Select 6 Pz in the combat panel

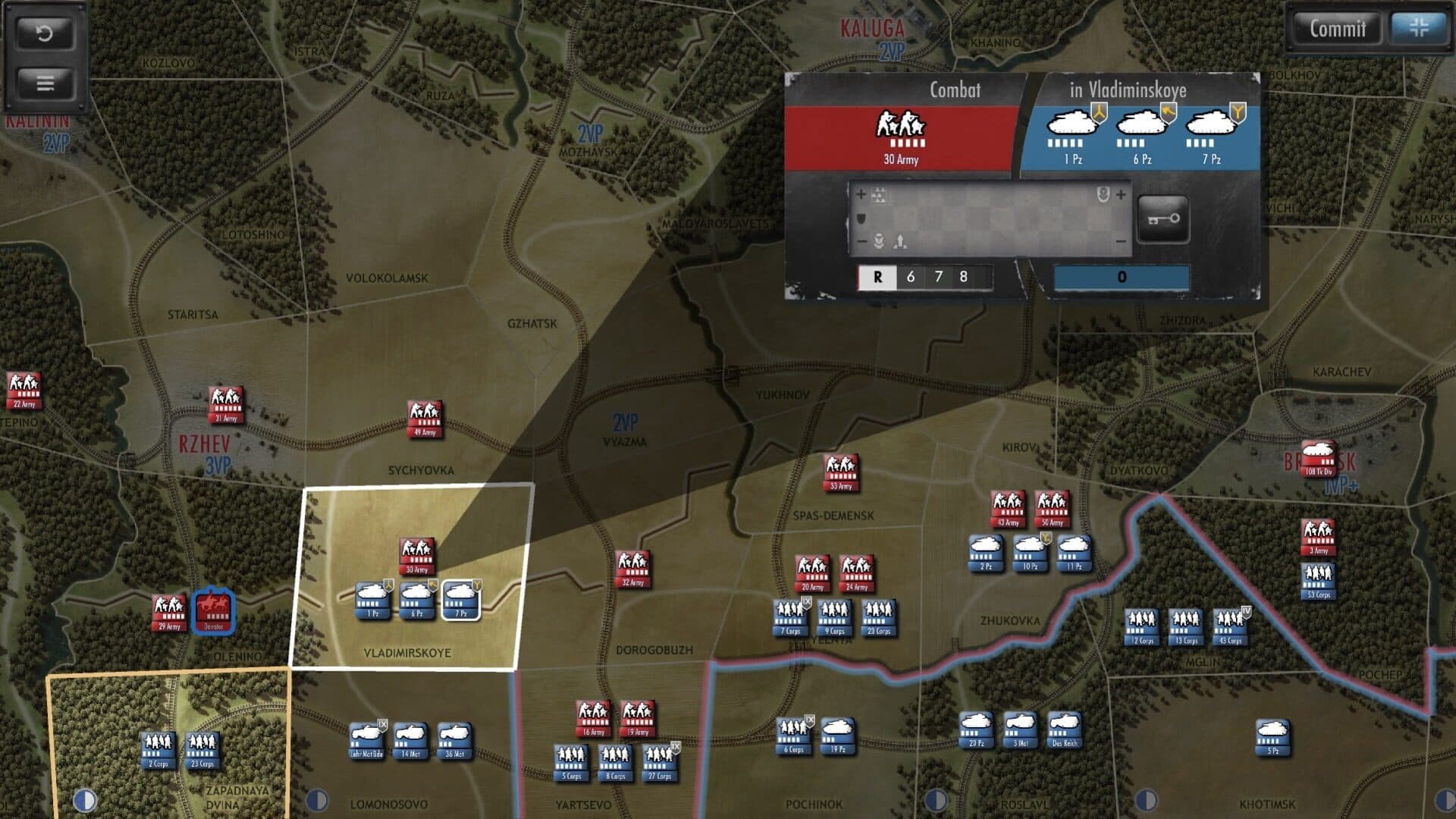click(1142, 135)
